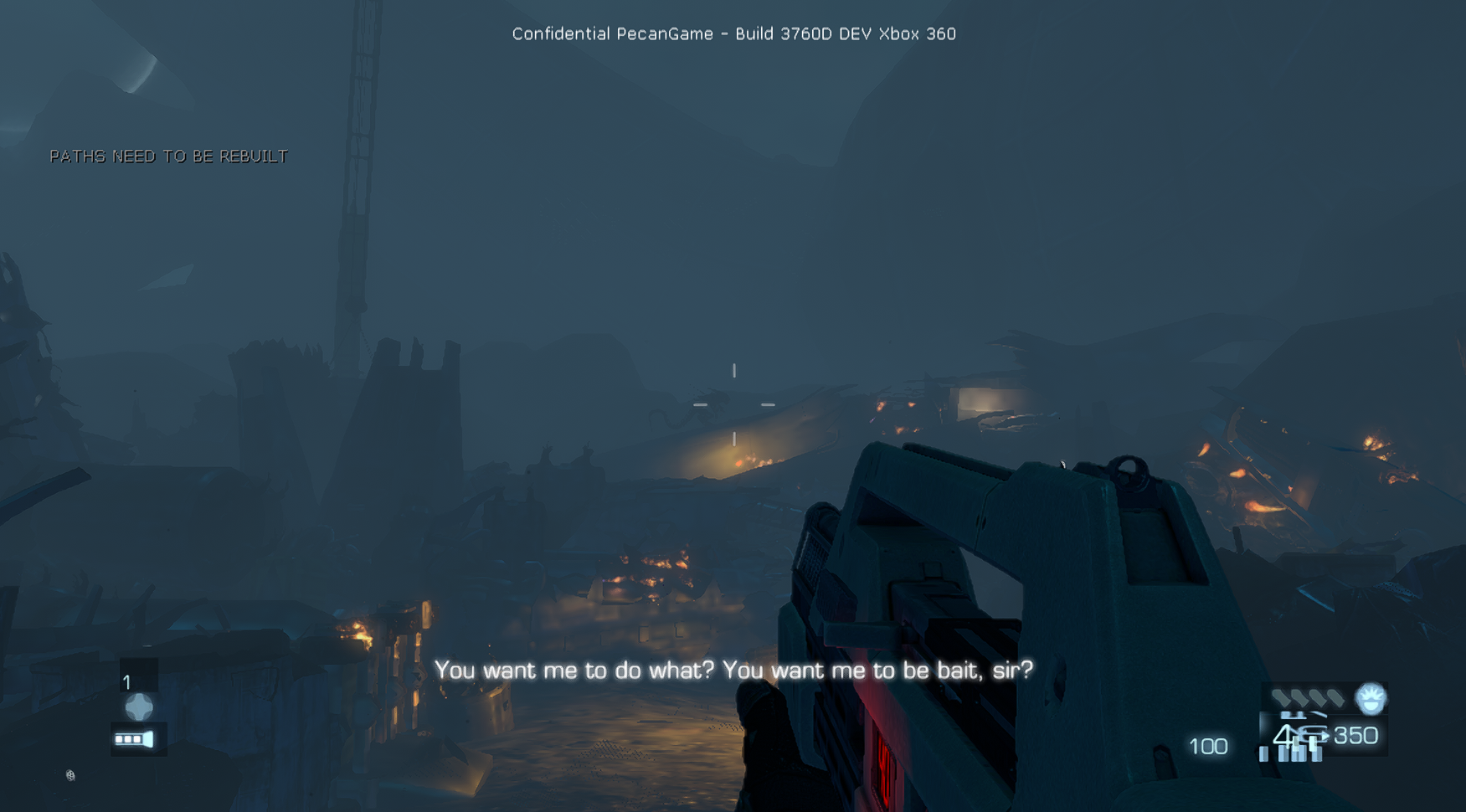Select the rightmost shell icon above the ammo counter
Image resolution: width=1466 pixels, height=812 pixels.
pyautogui.click(x=1337, y=697)
